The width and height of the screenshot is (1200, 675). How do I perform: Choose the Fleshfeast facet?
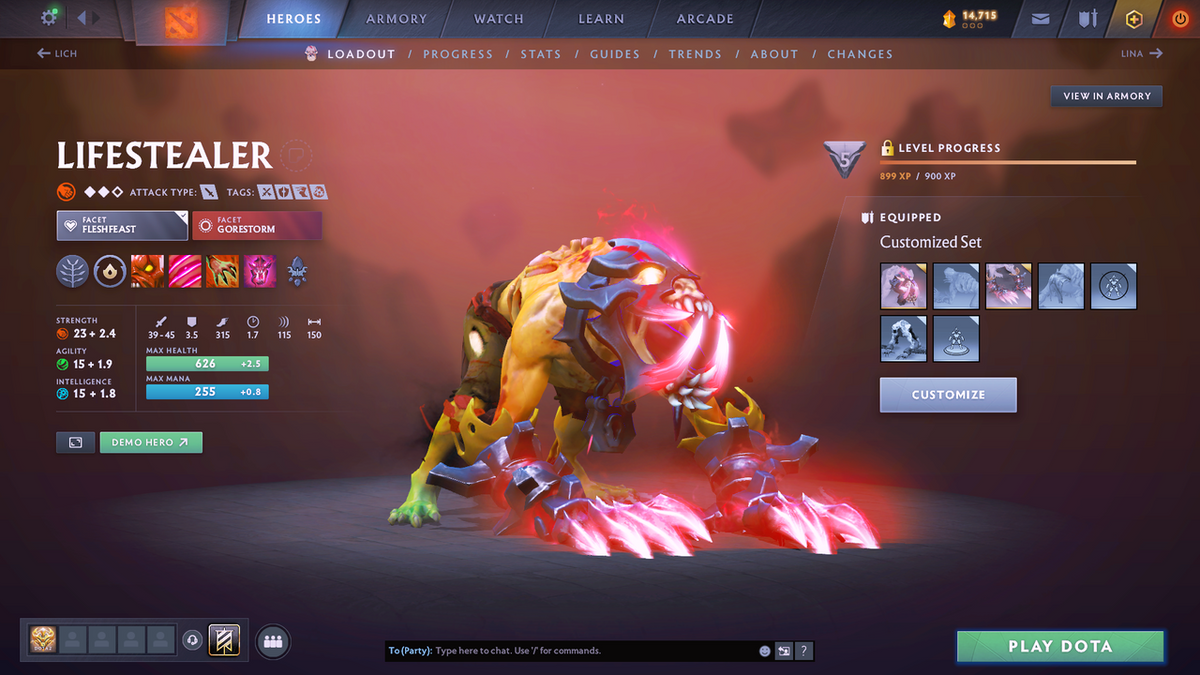coord(122,225)
